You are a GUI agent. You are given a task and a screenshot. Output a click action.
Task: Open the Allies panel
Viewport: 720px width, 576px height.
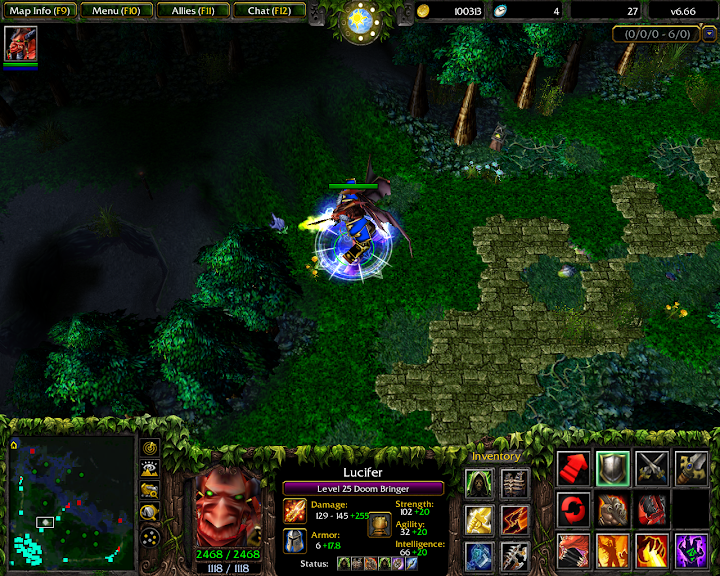tap(191, 11)
